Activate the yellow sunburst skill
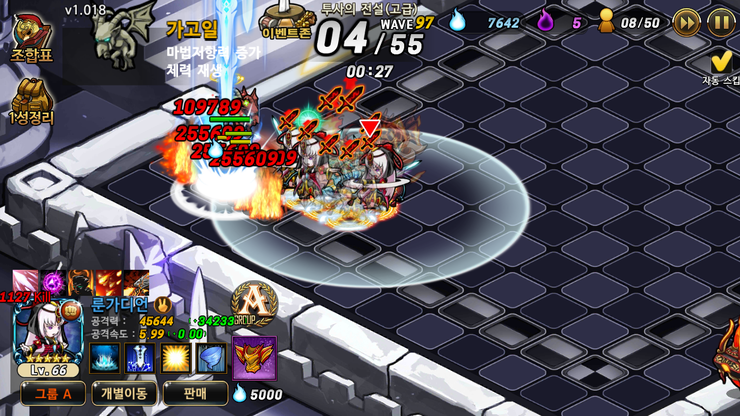The height and width of the screenshot is (416, 740). (x=176, y=357)
